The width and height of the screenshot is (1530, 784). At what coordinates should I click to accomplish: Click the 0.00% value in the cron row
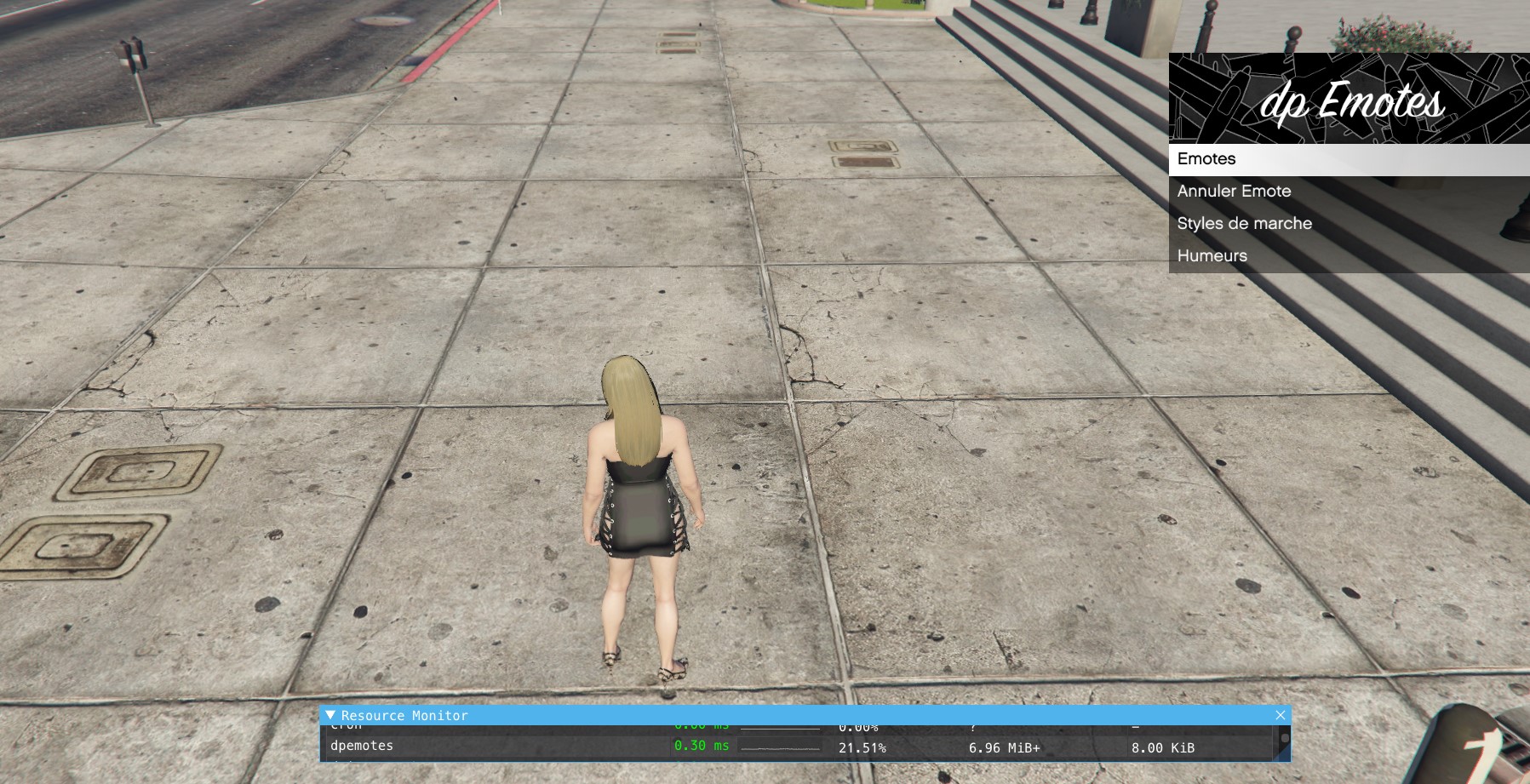pyautogui.click(x=860, y=728)
